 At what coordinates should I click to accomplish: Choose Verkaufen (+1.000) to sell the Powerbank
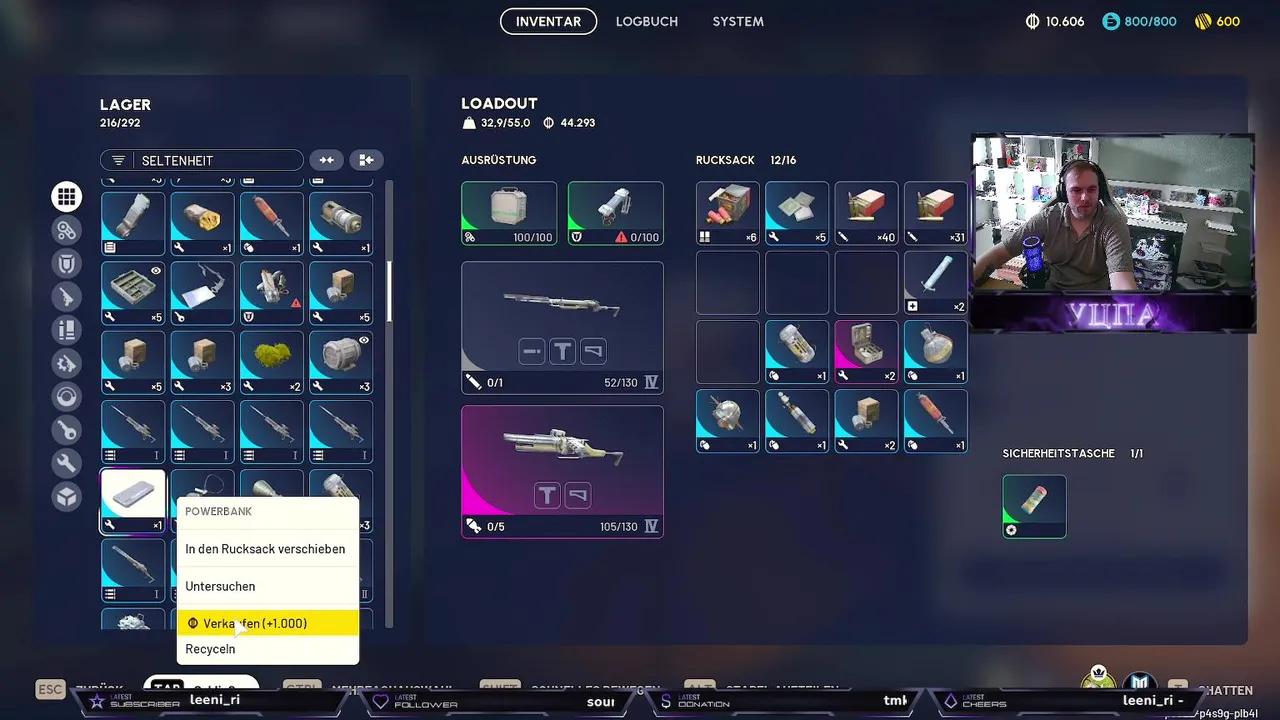point(253,623)
